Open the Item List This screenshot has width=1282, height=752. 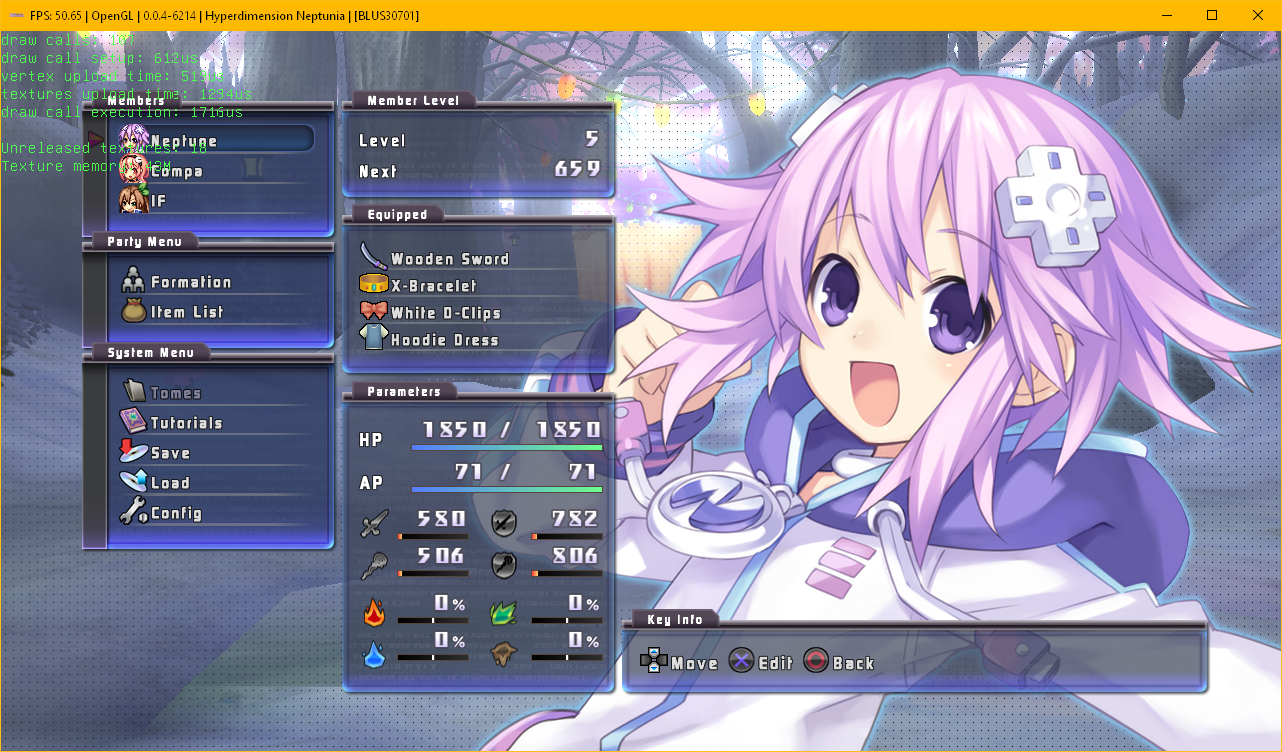click(x=186, y=312)
